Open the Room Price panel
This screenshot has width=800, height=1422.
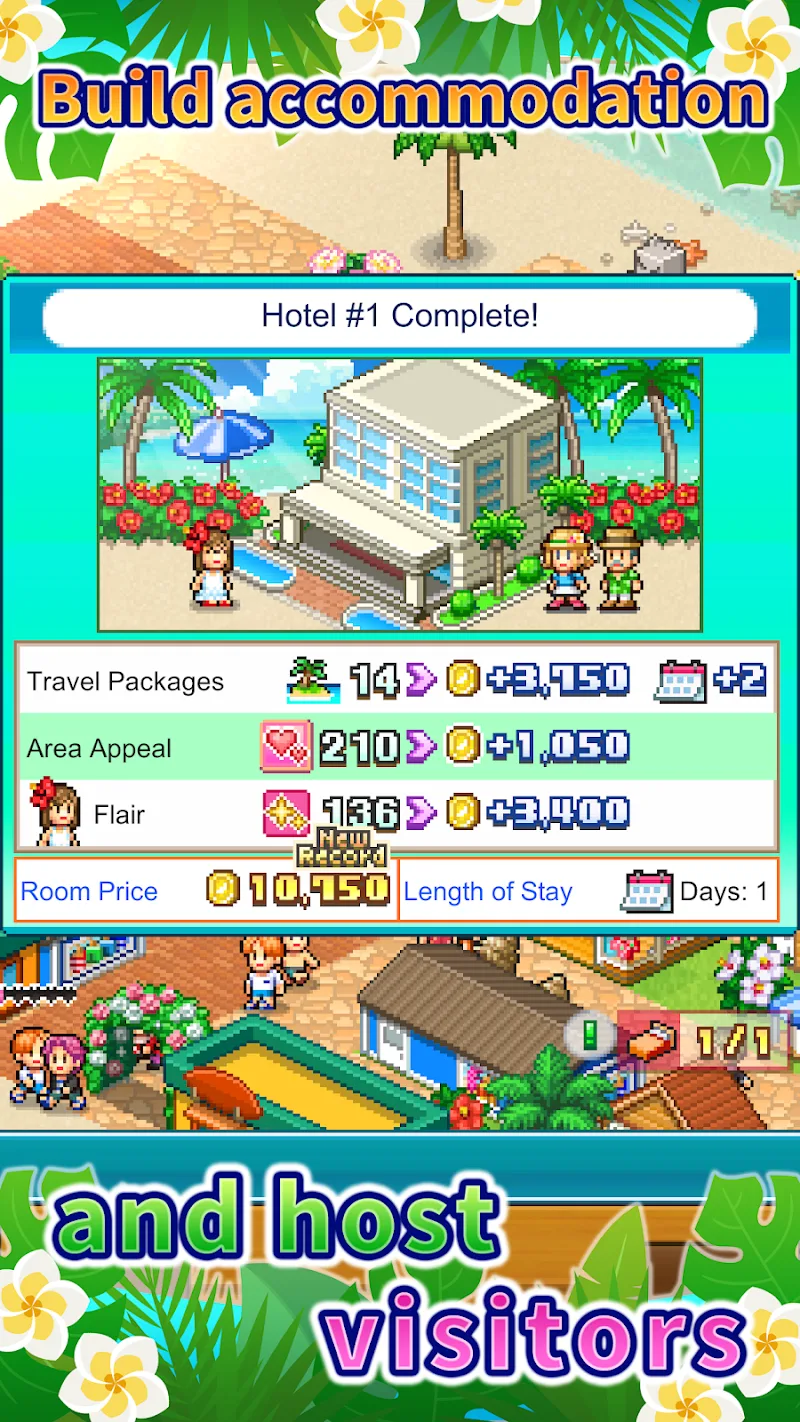point(206,890)
